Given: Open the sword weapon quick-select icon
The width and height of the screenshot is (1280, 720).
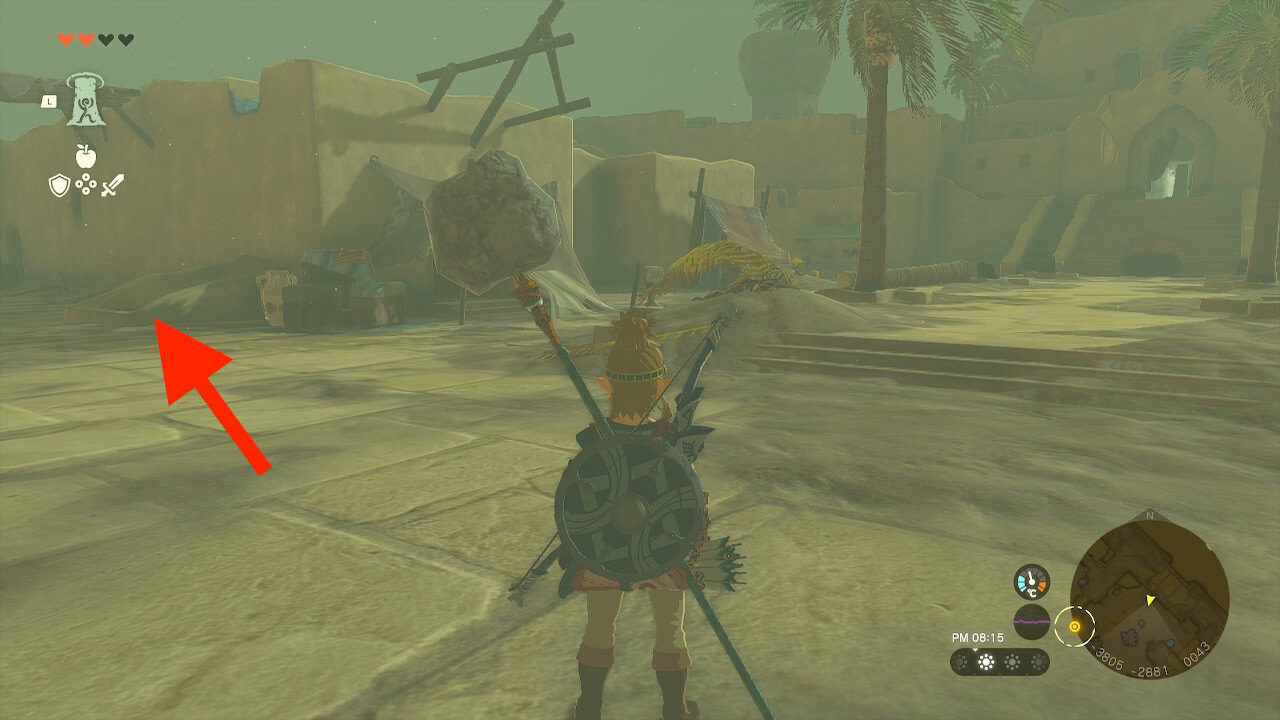Looking at the screenshot, I should point(111,185).
